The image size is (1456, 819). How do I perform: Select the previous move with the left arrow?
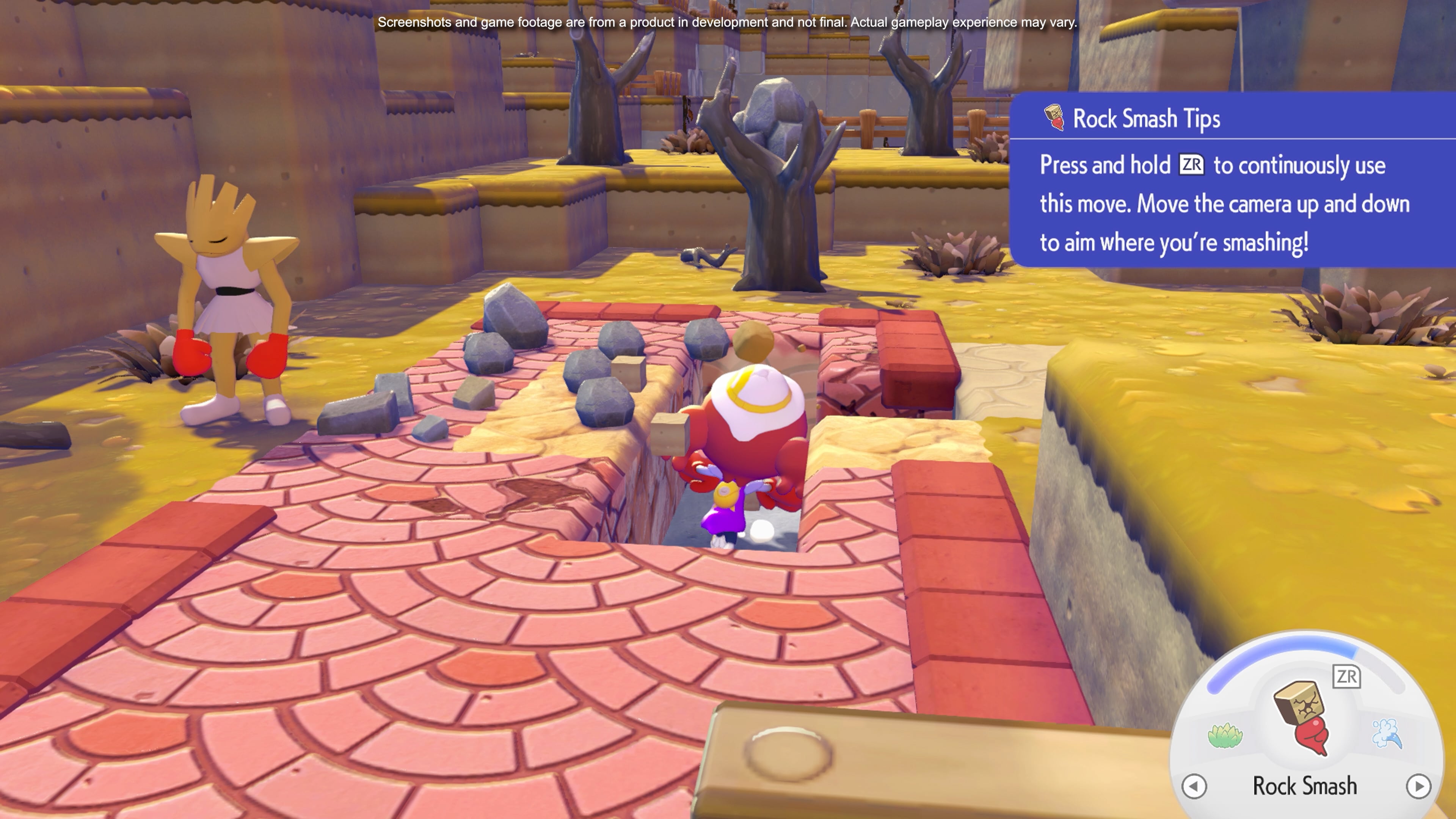(x=1194, y=786)
